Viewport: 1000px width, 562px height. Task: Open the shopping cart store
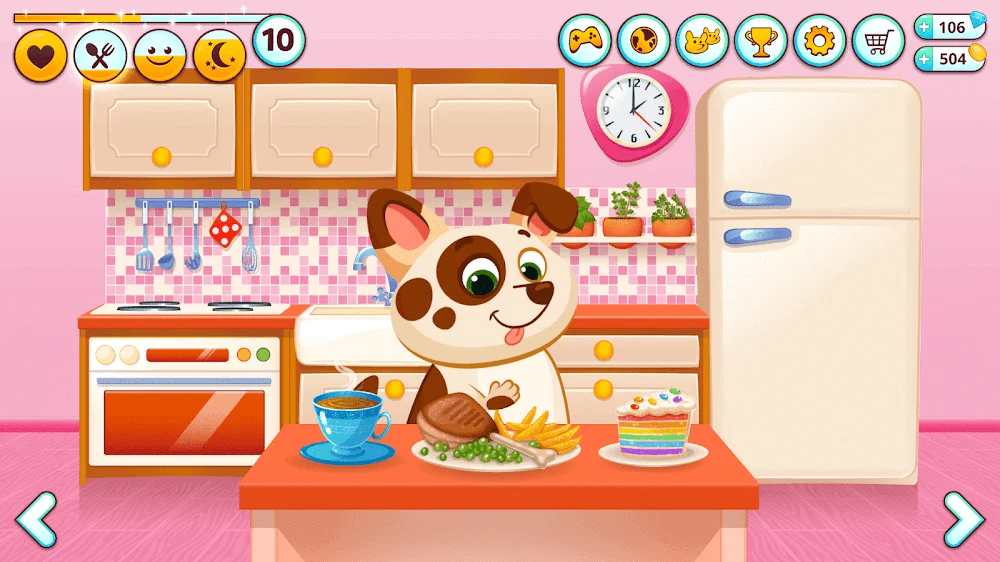coord(878,41)
